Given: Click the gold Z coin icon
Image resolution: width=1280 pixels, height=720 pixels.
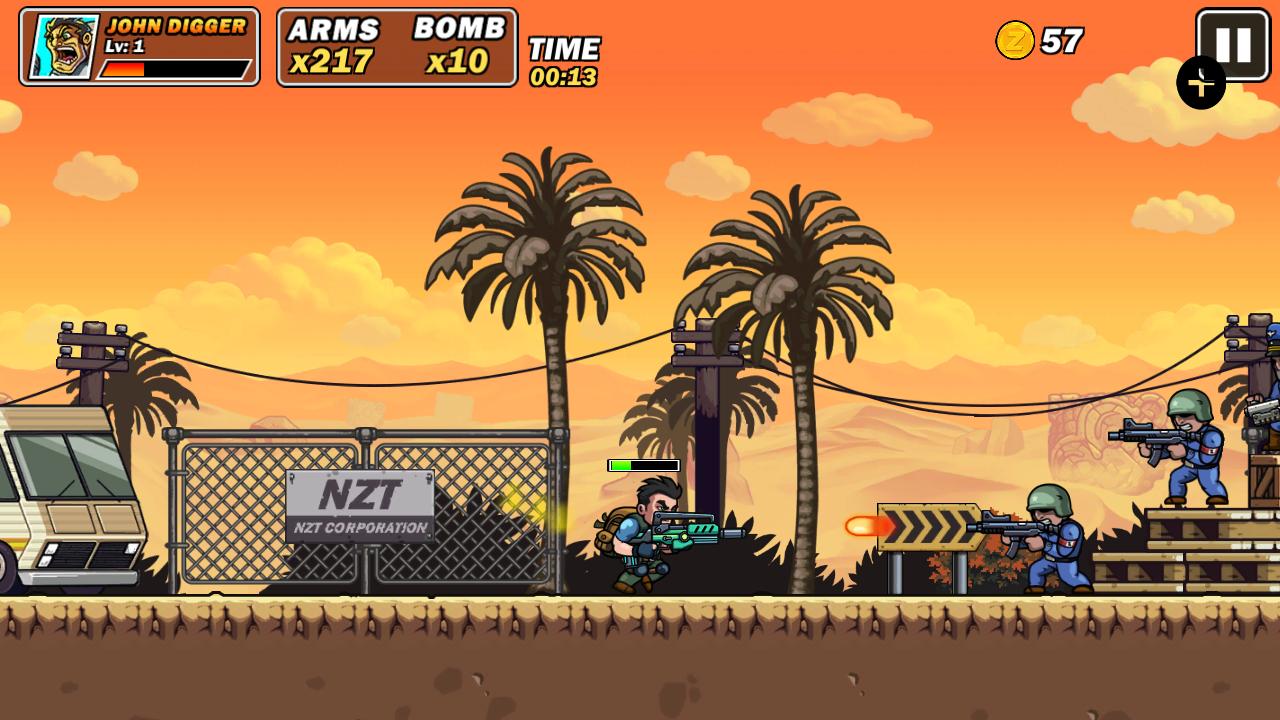Looking at the screenshot, I should click(1013, 42).
